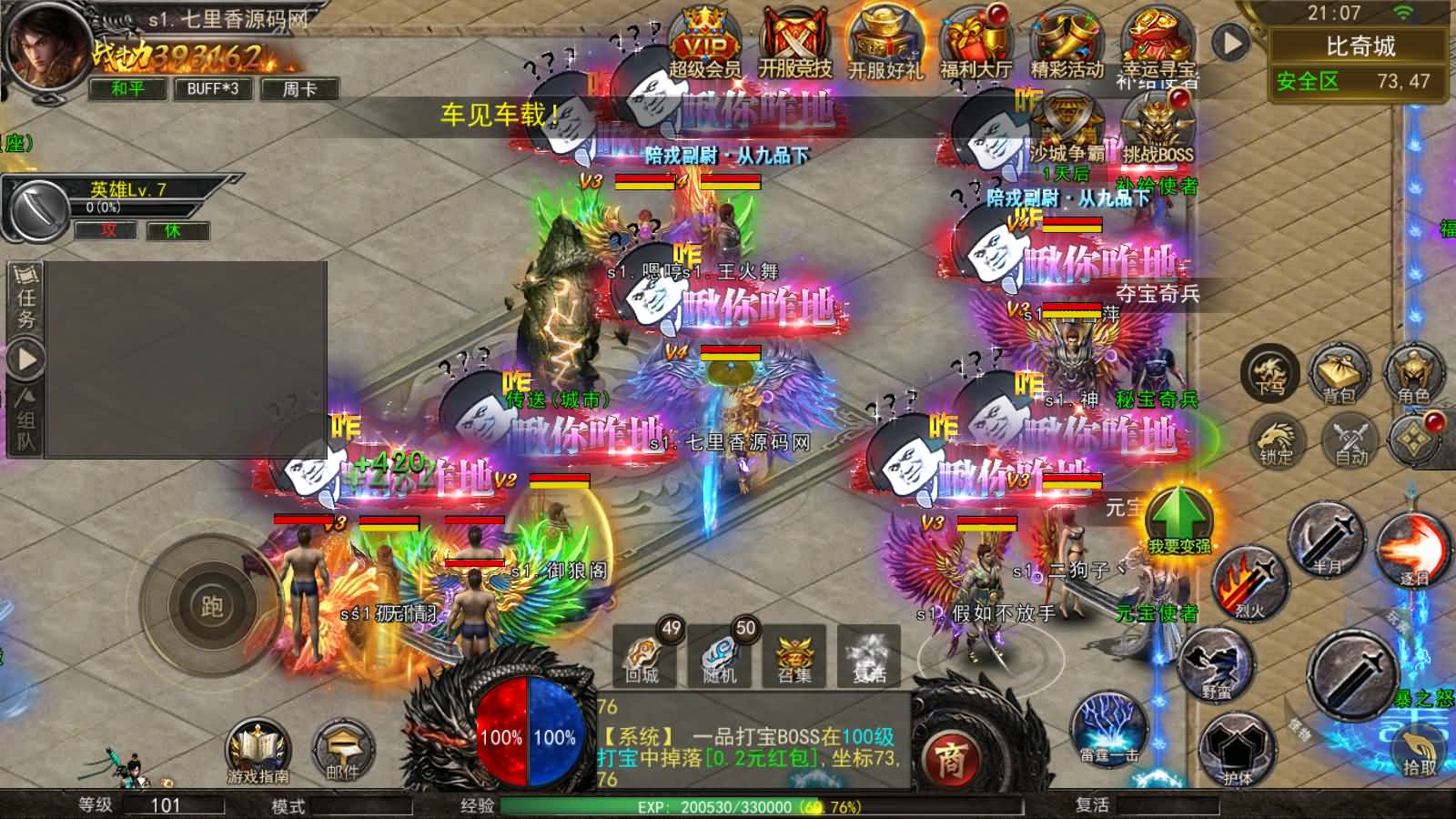
Task: Open the 福利大厅 welfare hall
Action: pyautogui.click(x=976, y=44)
